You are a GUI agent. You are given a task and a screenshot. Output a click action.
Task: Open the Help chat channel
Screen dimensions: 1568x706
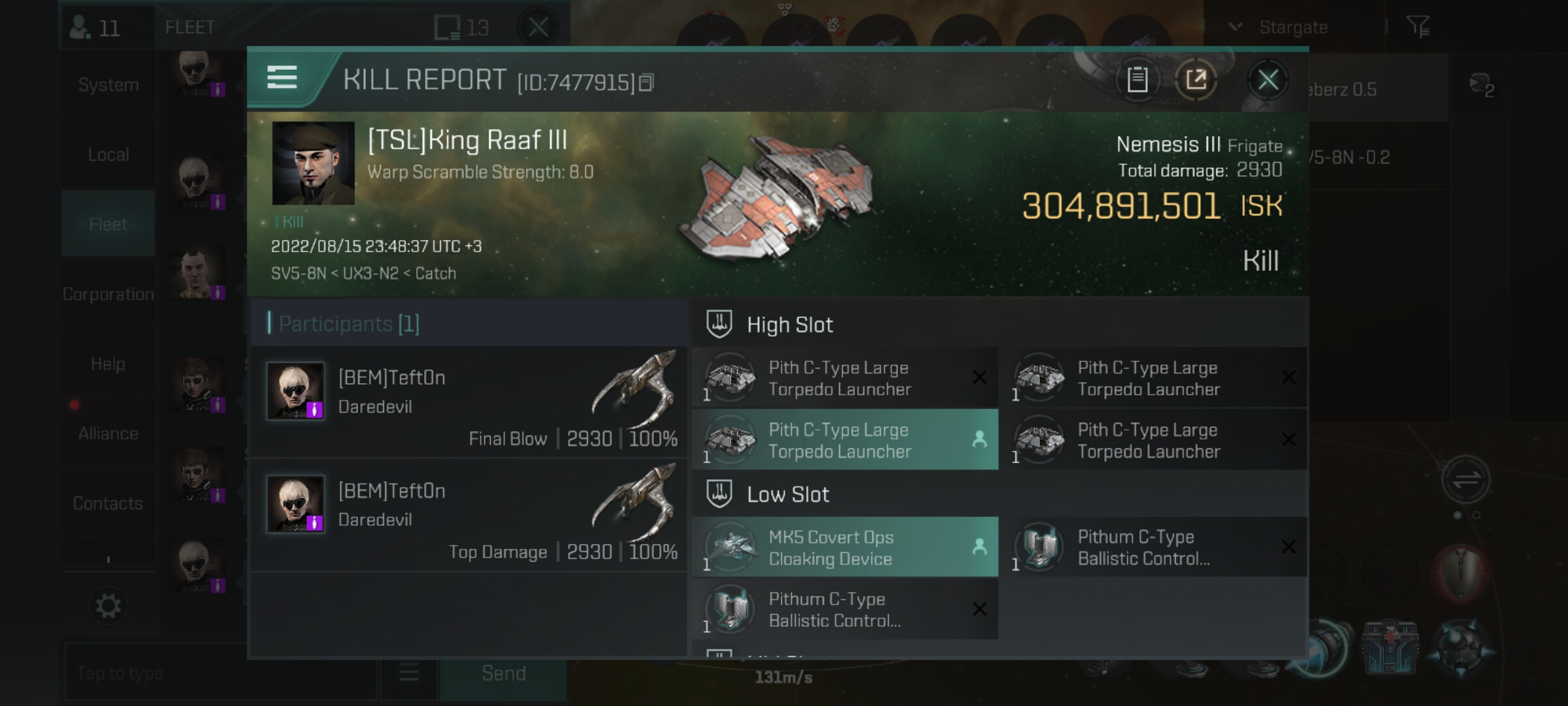[108, 364]
